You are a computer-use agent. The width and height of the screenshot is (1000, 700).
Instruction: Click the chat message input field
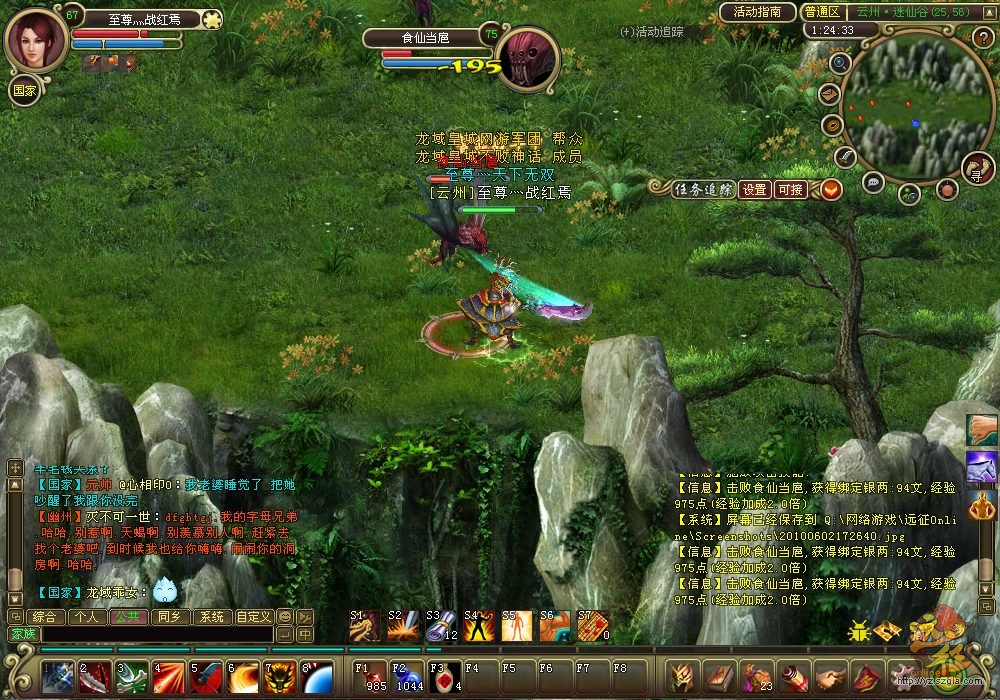click(155, 634)
